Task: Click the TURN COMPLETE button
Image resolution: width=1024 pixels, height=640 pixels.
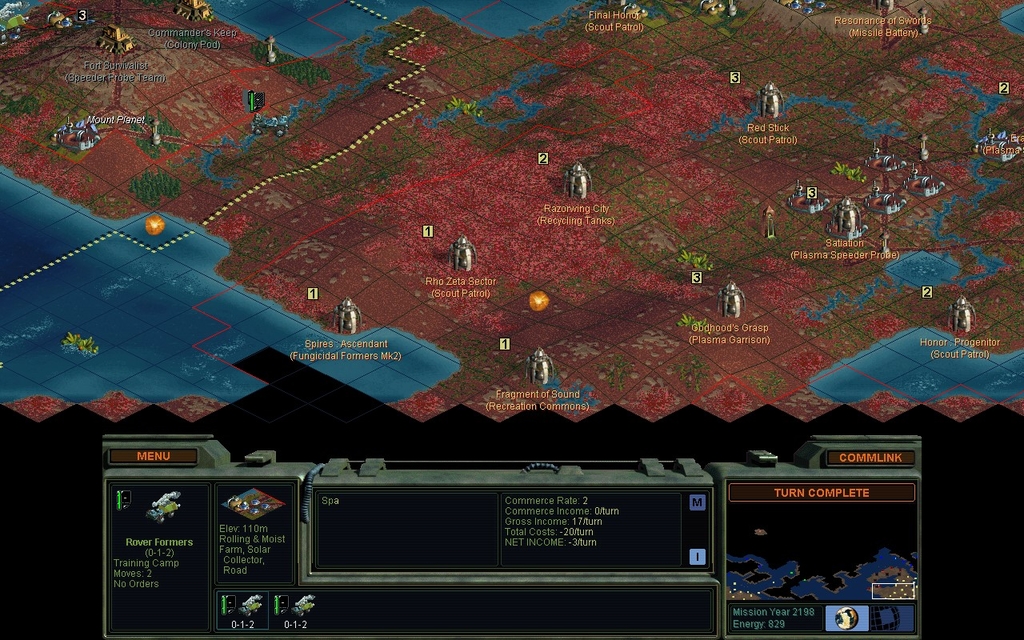Action: [821, 493]
